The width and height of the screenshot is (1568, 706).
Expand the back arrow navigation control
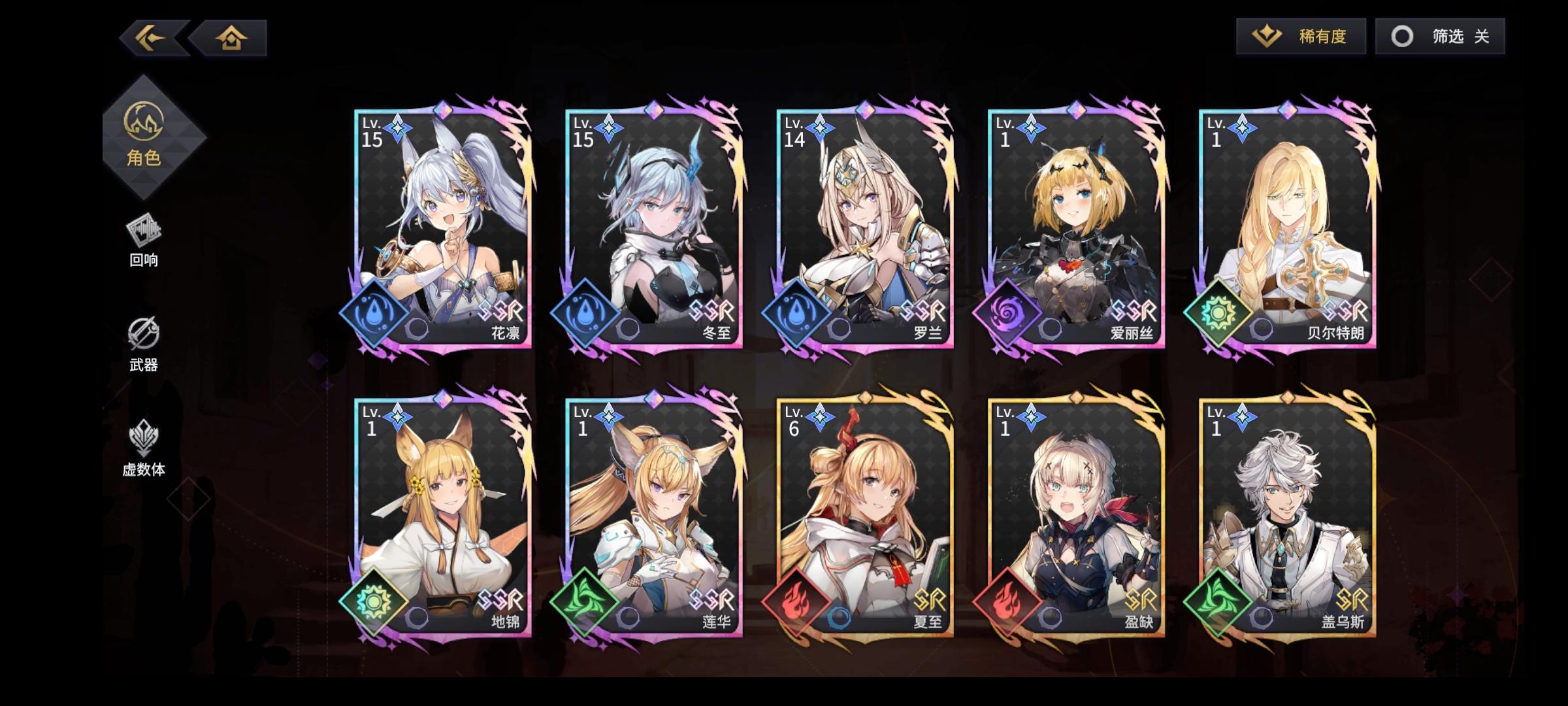(x=149, y=37)
